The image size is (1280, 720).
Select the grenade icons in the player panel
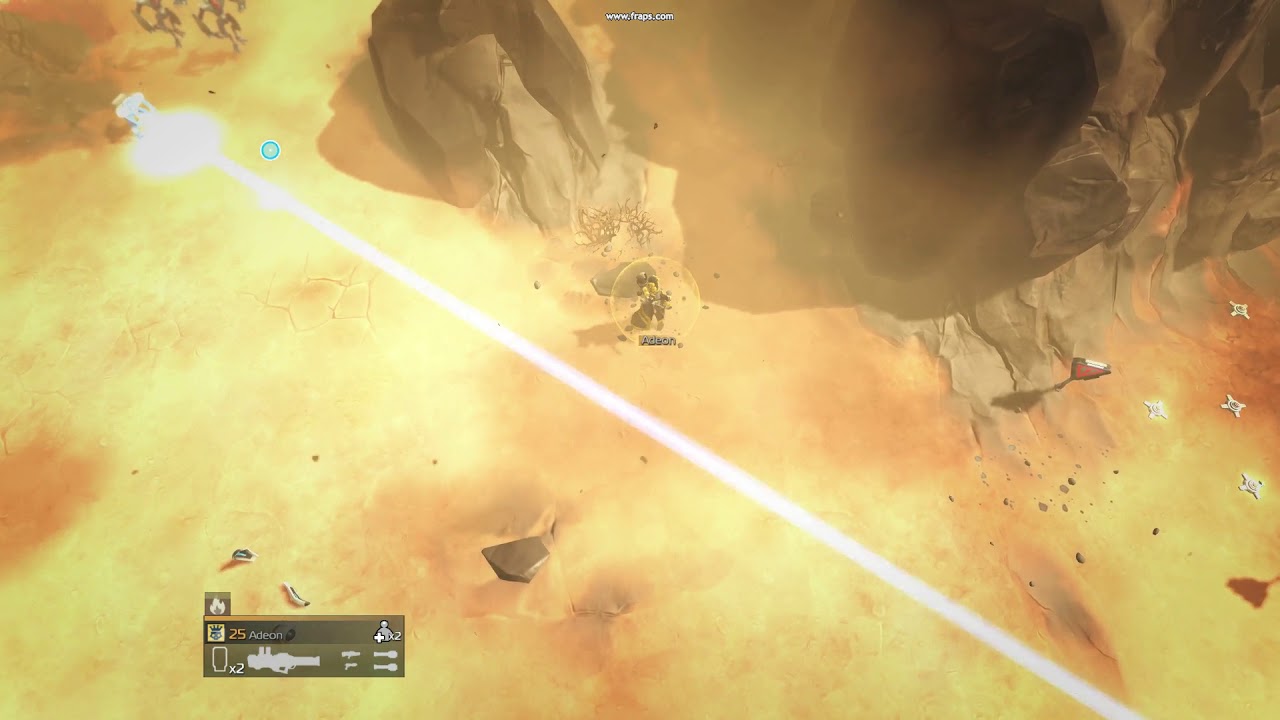tap(385, 661)
